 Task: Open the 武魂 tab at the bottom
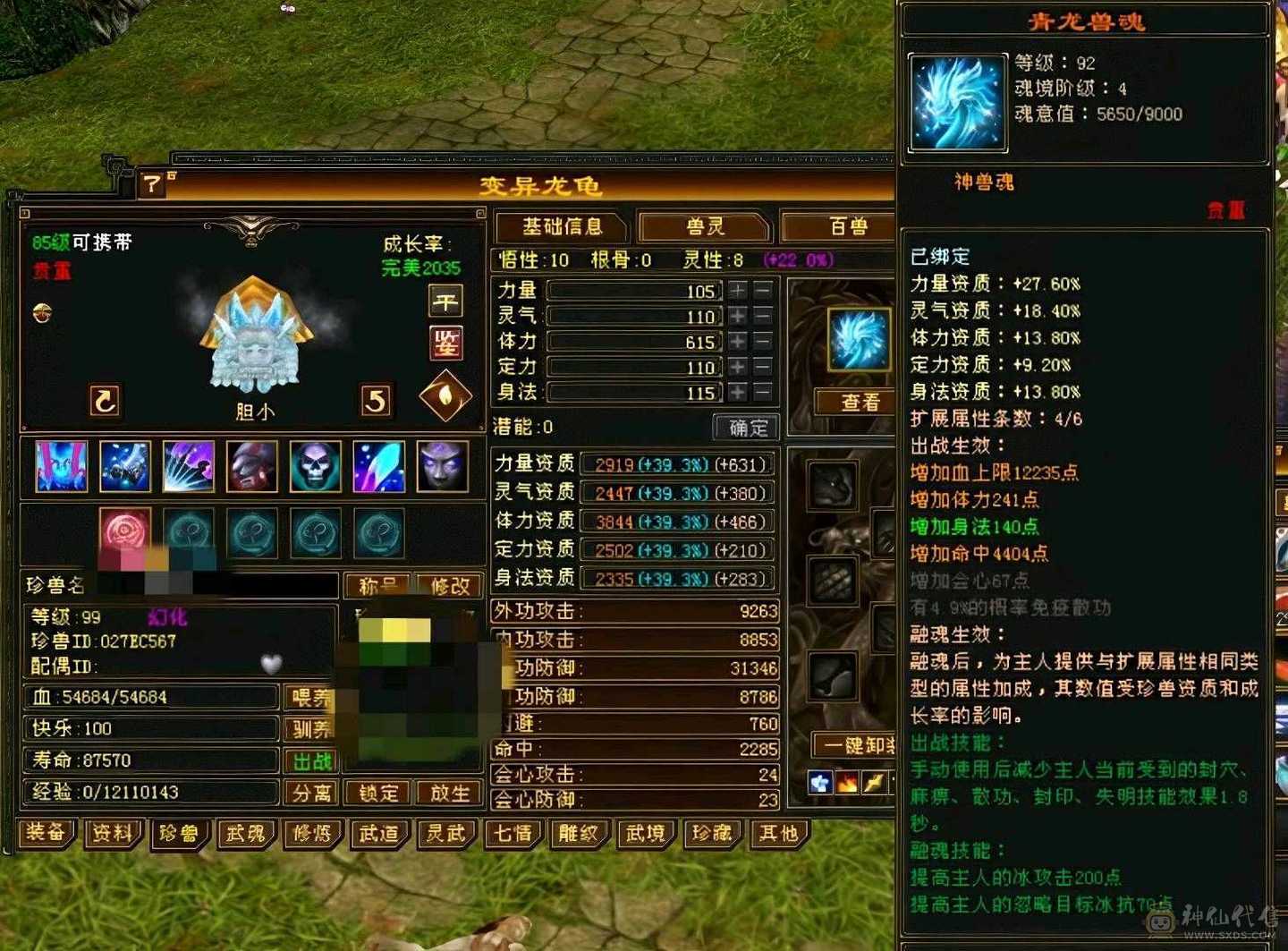coord(246,834)
